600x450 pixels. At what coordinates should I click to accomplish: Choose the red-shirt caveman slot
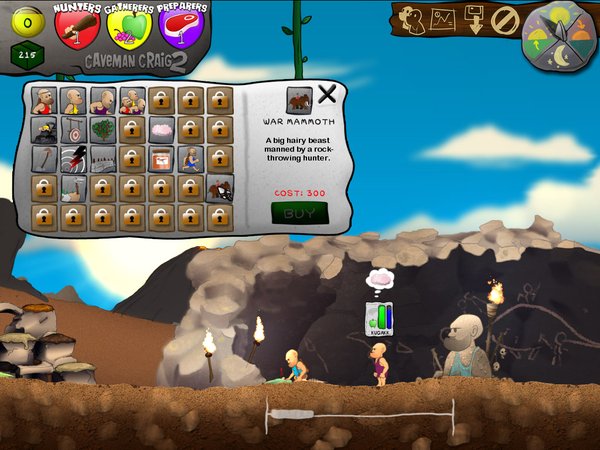pyautogui.click(x=43, y=99)
